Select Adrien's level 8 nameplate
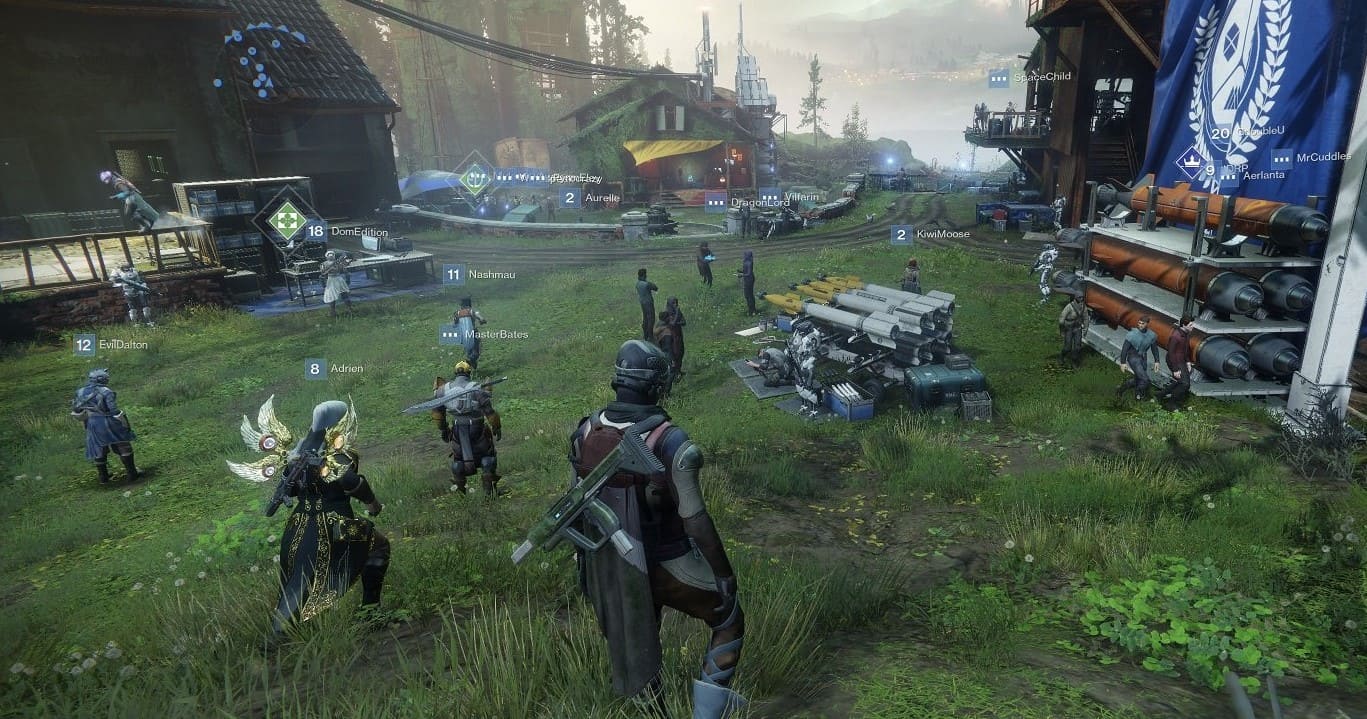This screenshot has width=1367, height=719. (334, 369)
